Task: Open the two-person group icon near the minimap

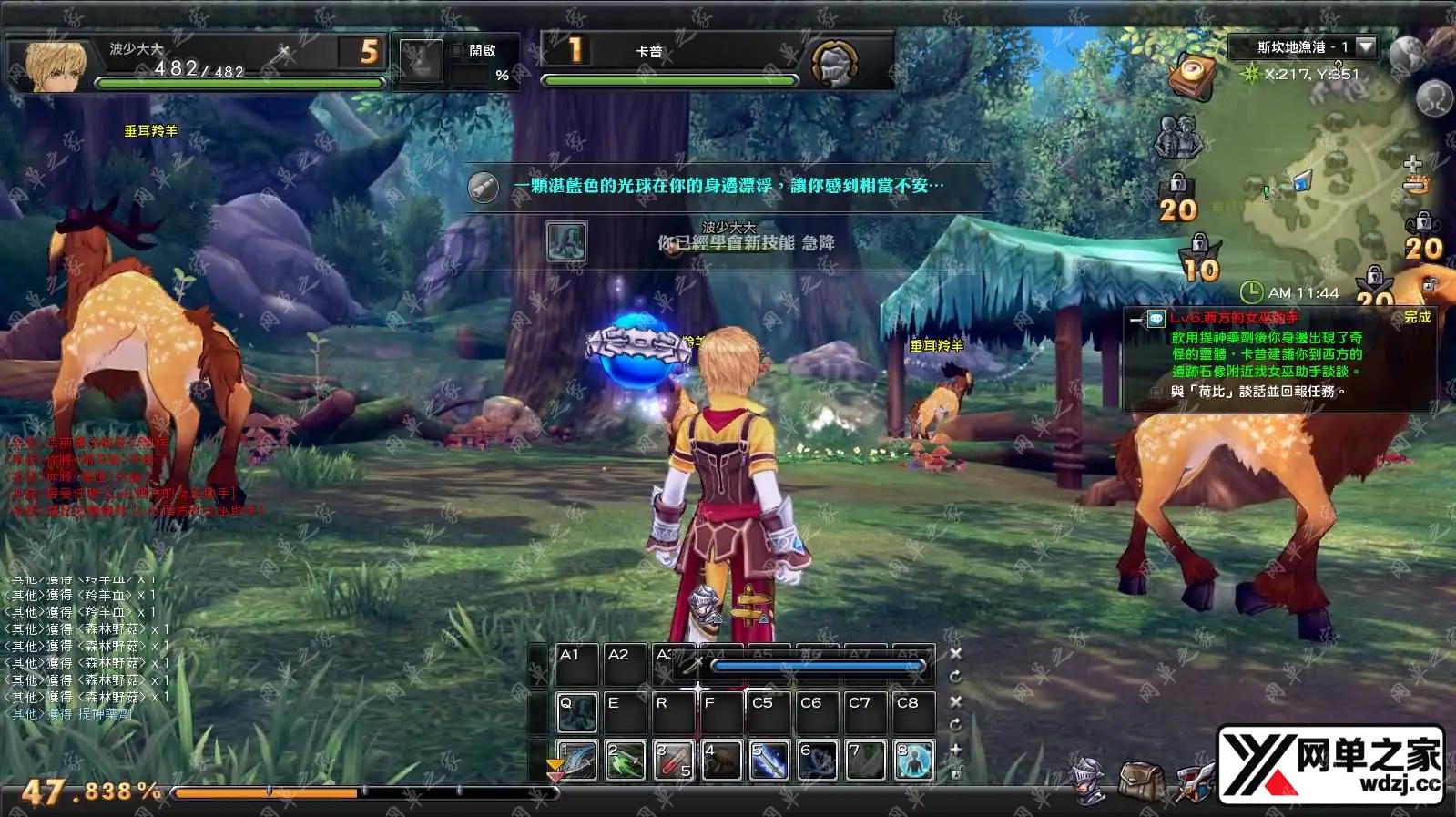Action: click(x=1178, y=137)
